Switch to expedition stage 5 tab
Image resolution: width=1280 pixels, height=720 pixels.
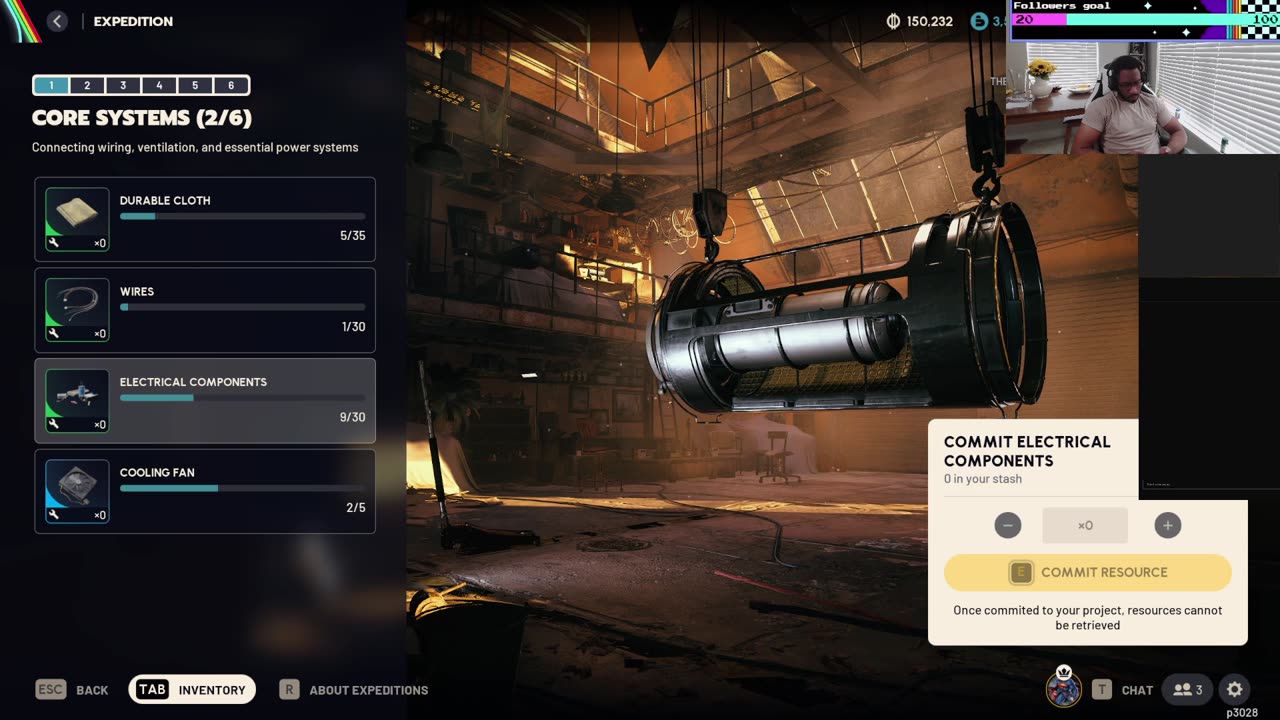click(x=195, y=86)
